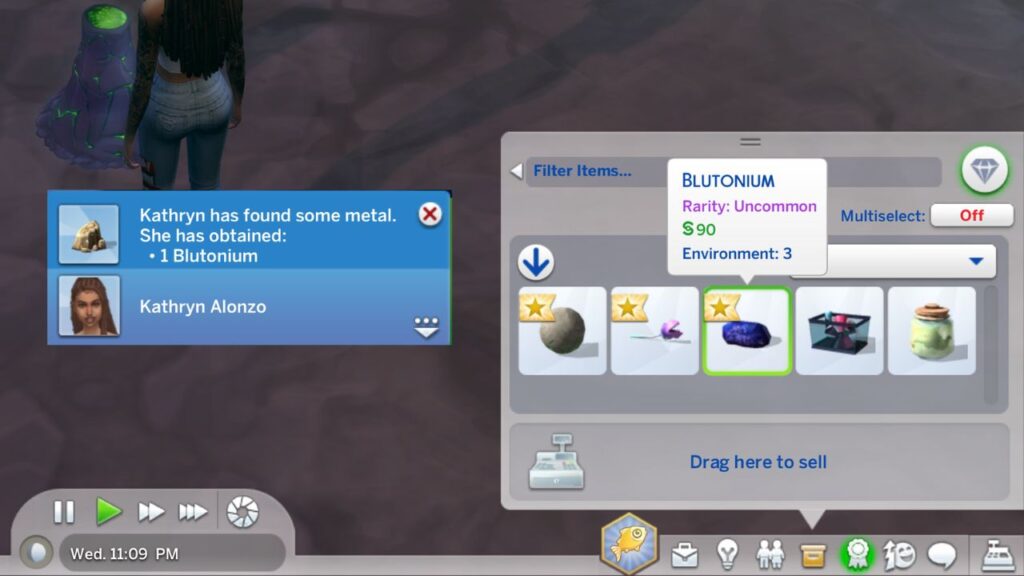The height and width of the screenshot is (576, 1024).
Task: Pause the game
Action: click(64, 512)
